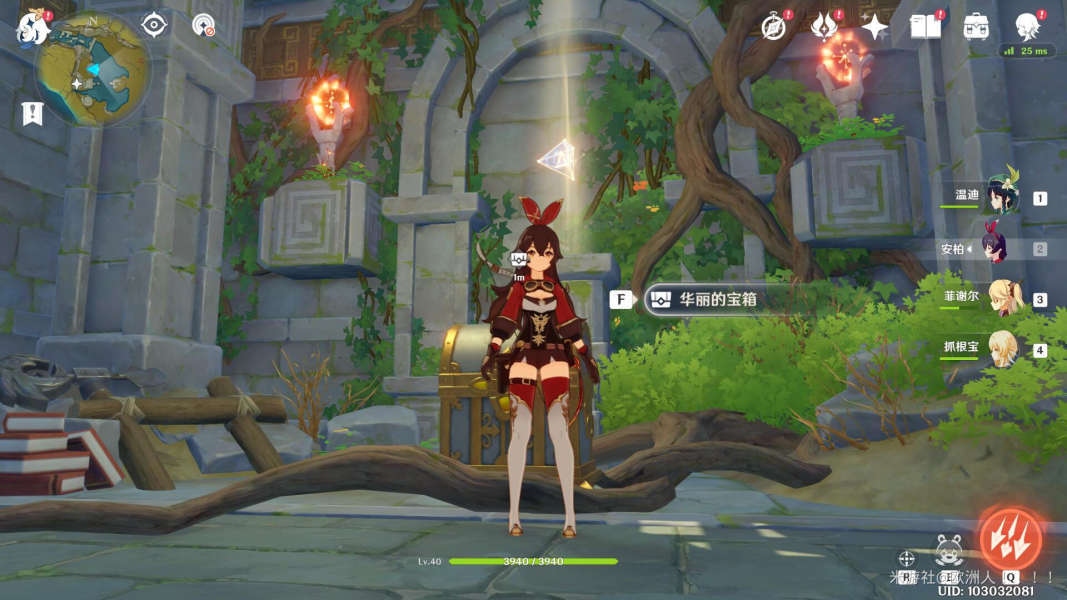Screen dimensions: 1067x600
Task: Open the winged battle pass icon
Action: [824, 27]
